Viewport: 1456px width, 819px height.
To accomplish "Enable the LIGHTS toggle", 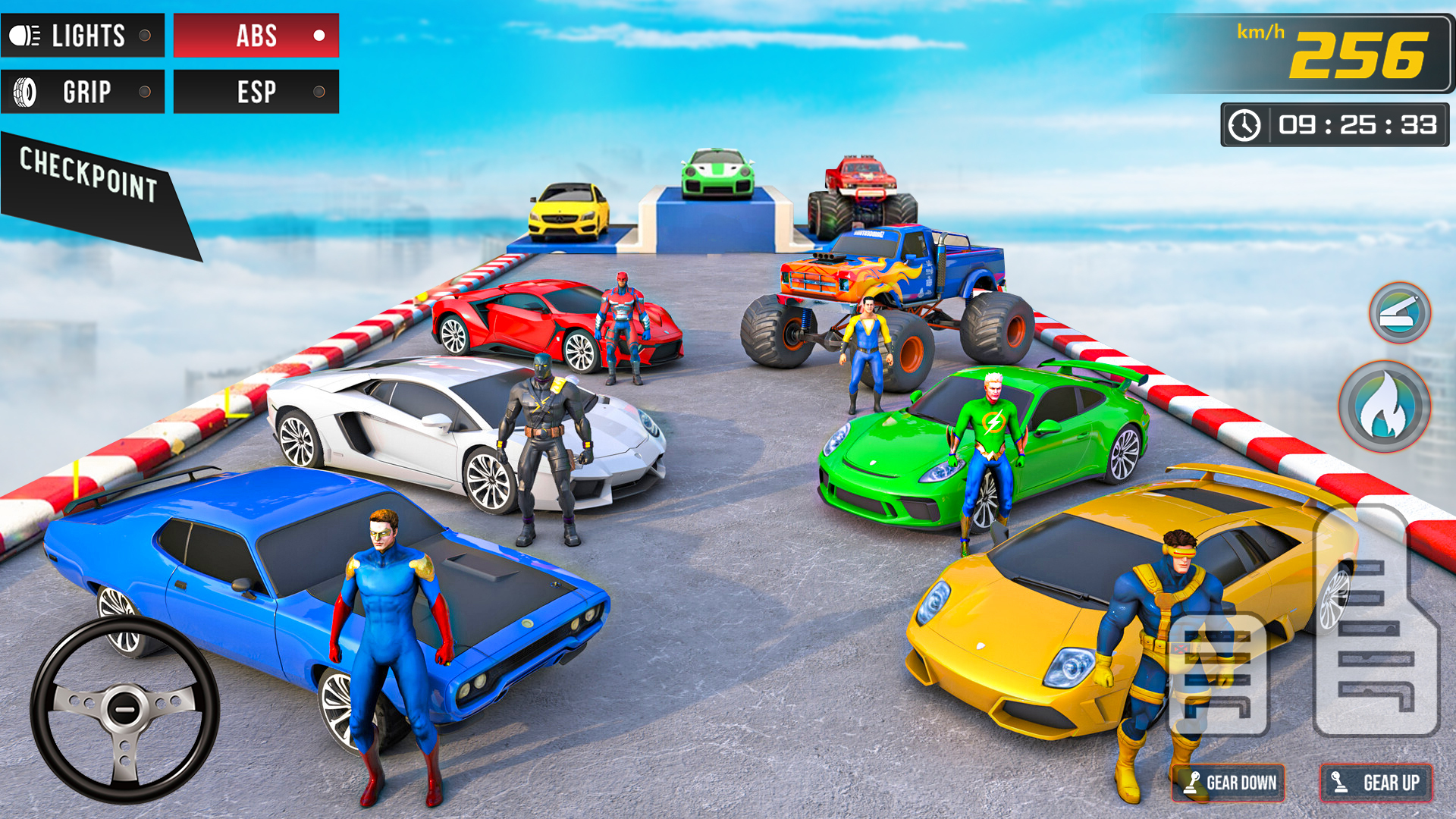I will [83, 33].
